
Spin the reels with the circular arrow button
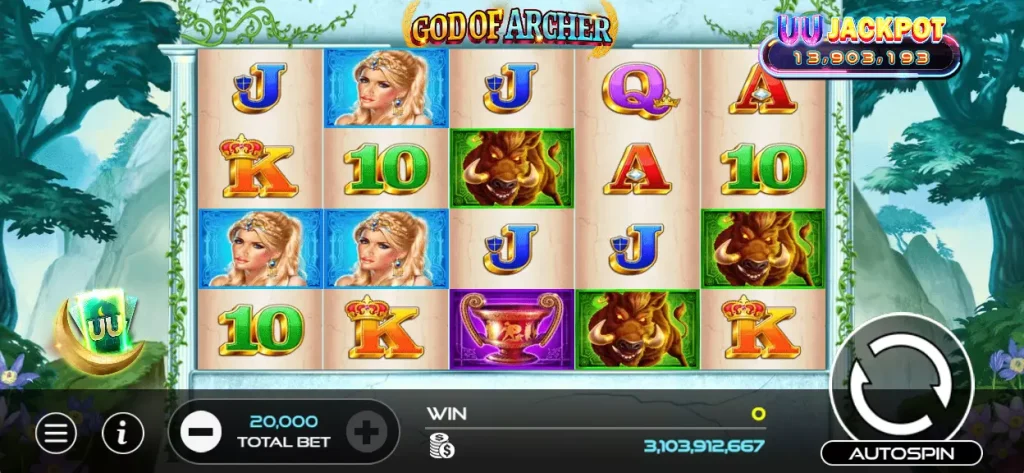(901, 380)
